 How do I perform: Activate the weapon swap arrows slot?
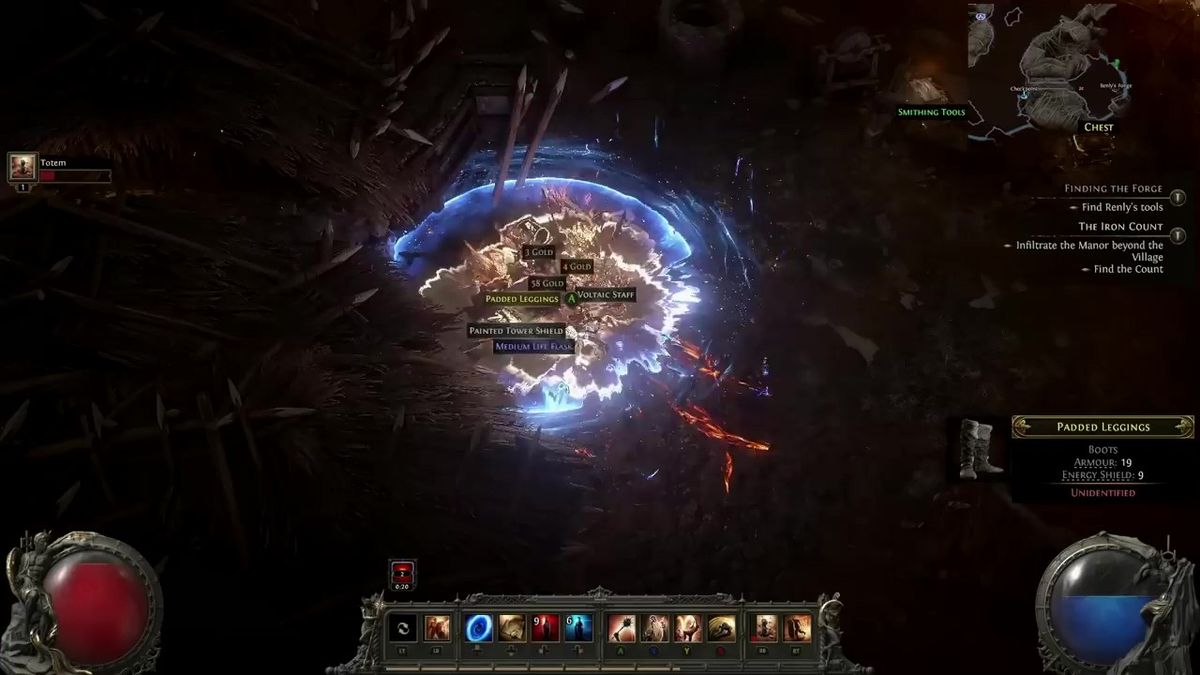[404, 628]
